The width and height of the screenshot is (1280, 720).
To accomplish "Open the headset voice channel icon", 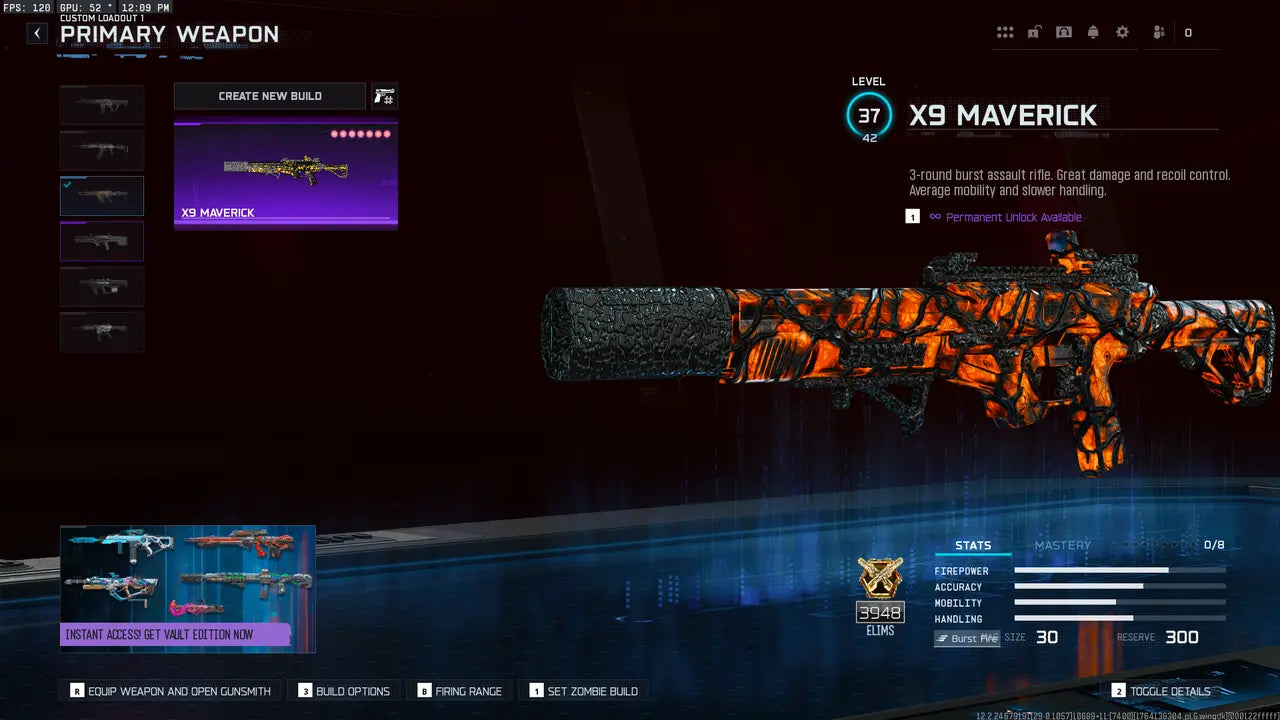I will (x=1064, y=33).
